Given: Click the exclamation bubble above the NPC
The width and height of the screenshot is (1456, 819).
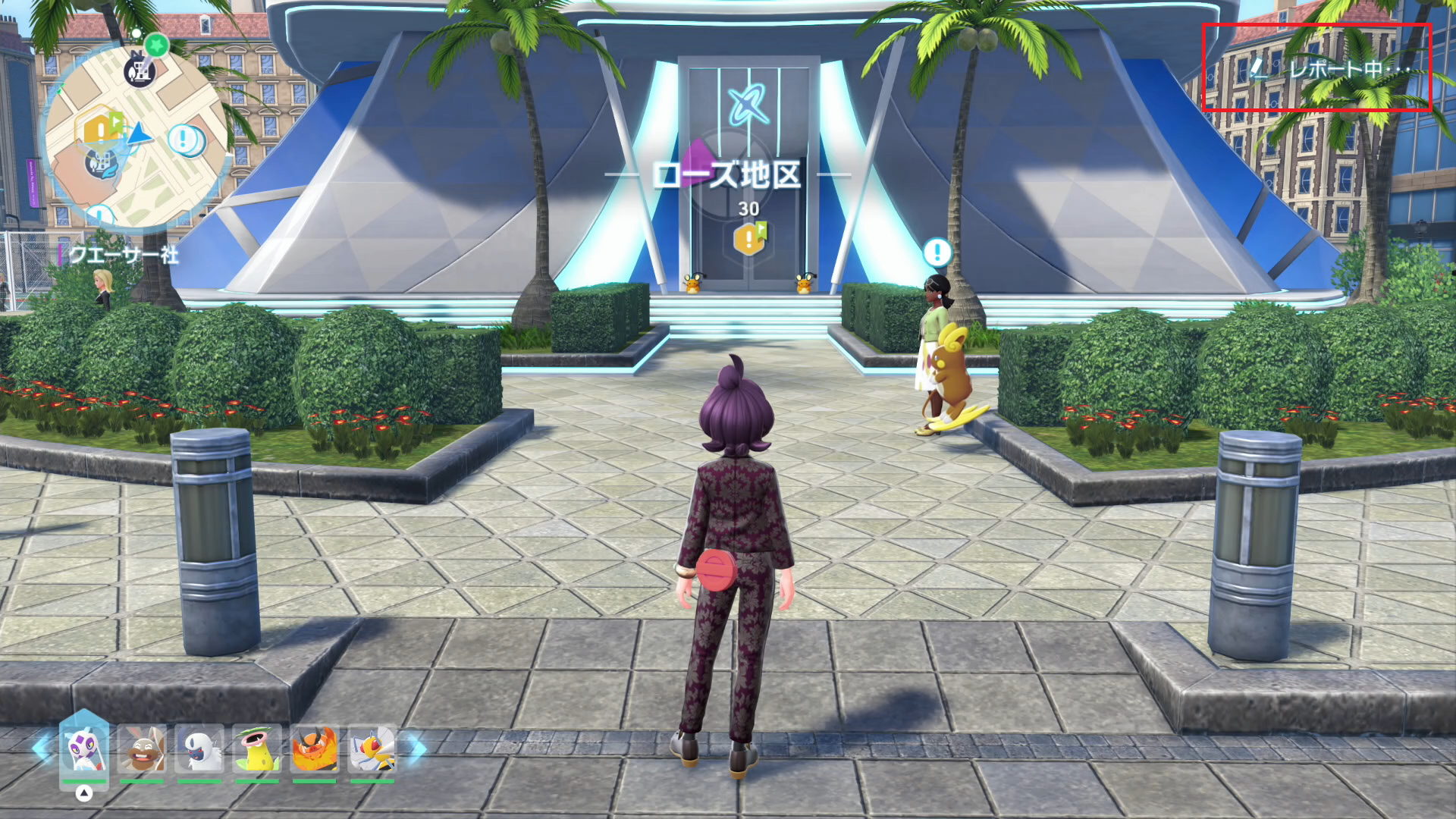Looking at the screenshot, I should point(937,252).
